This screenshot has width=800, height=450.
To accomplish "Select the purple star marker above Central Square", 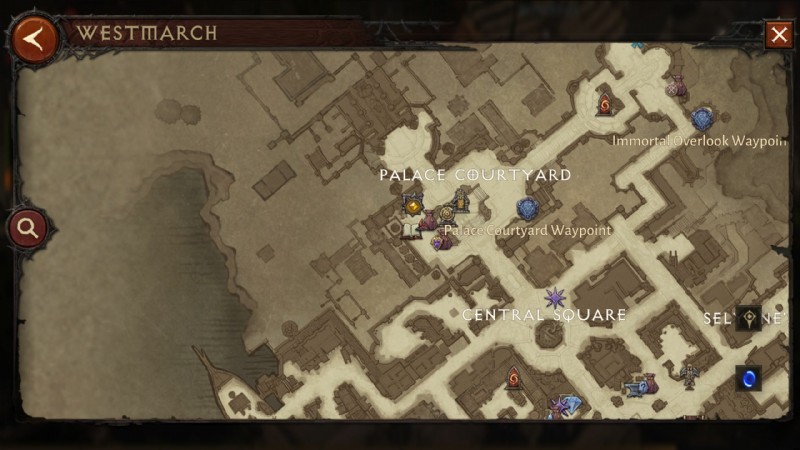I will click(553, 297).
